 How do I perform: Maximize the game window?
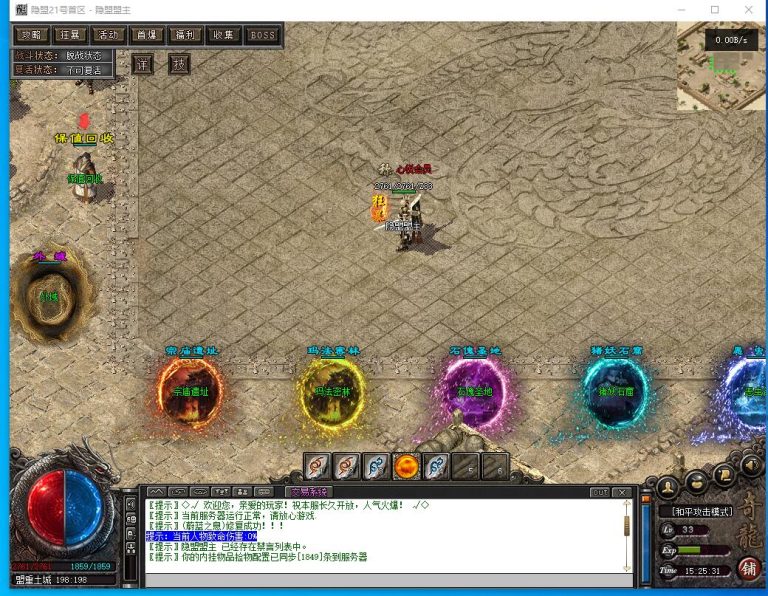pos(714,10)
